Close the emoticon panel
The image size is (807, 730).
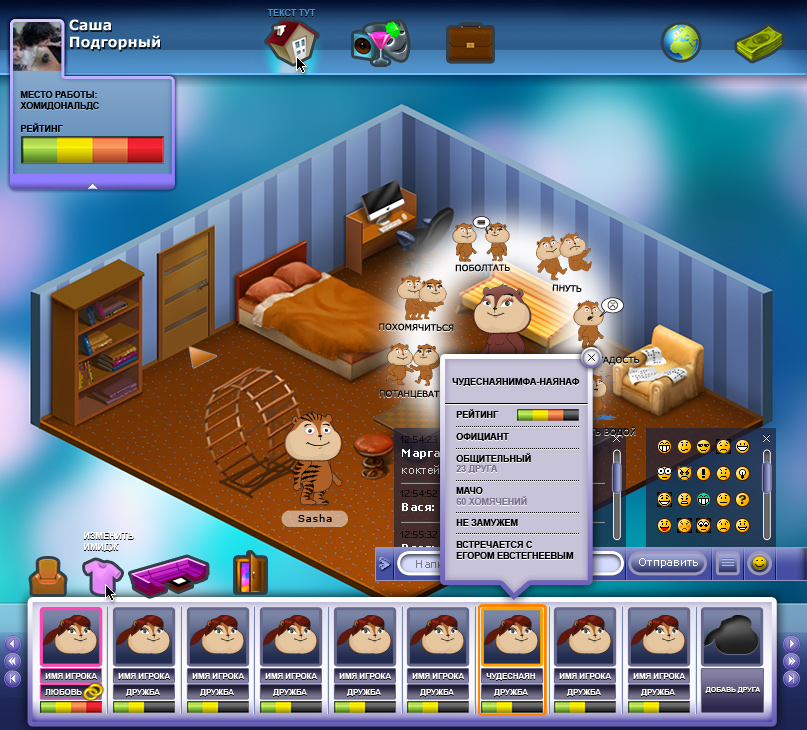click(767, 438)
